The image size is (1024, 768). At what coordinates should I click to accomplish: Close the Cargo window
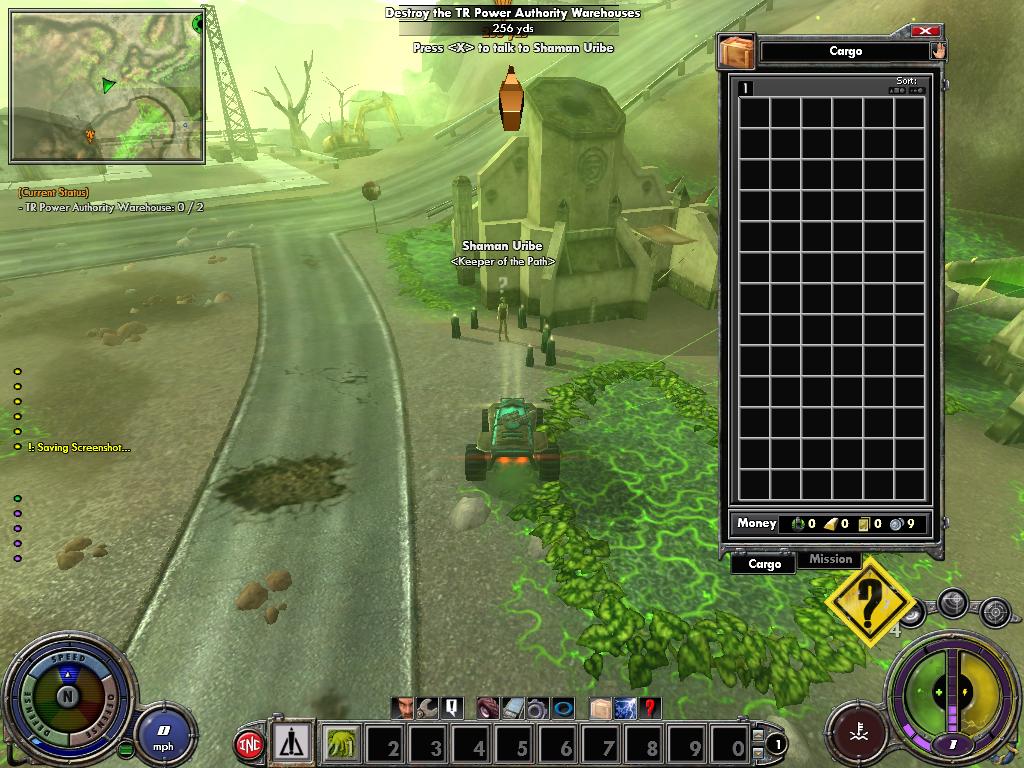click(x=927, y=32)
